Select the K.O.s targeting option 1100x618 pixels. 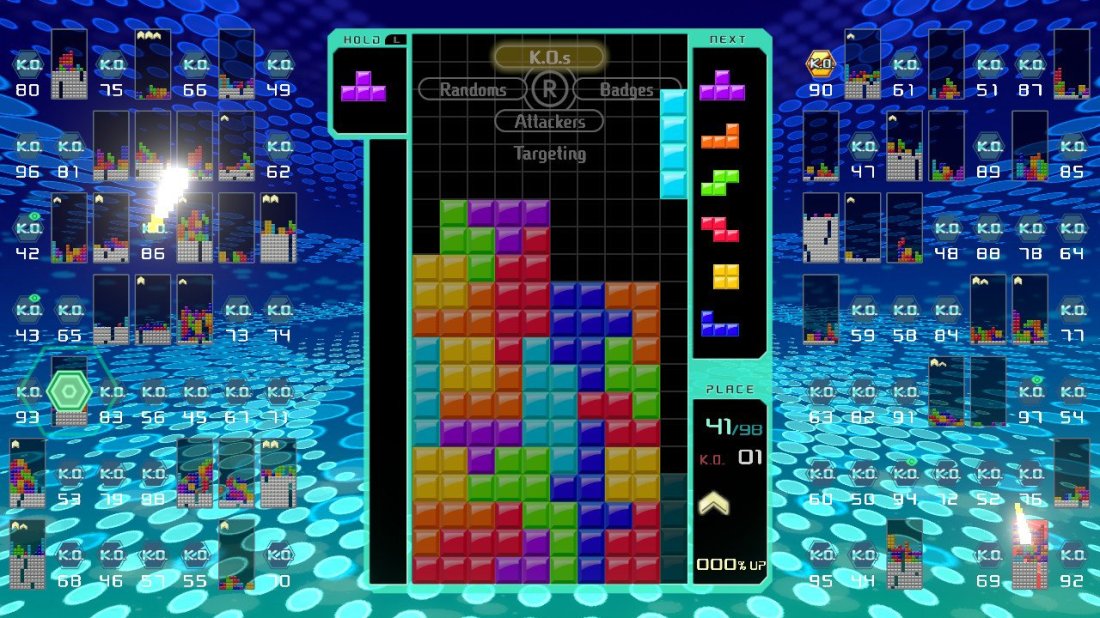click(x=549, y=57)
